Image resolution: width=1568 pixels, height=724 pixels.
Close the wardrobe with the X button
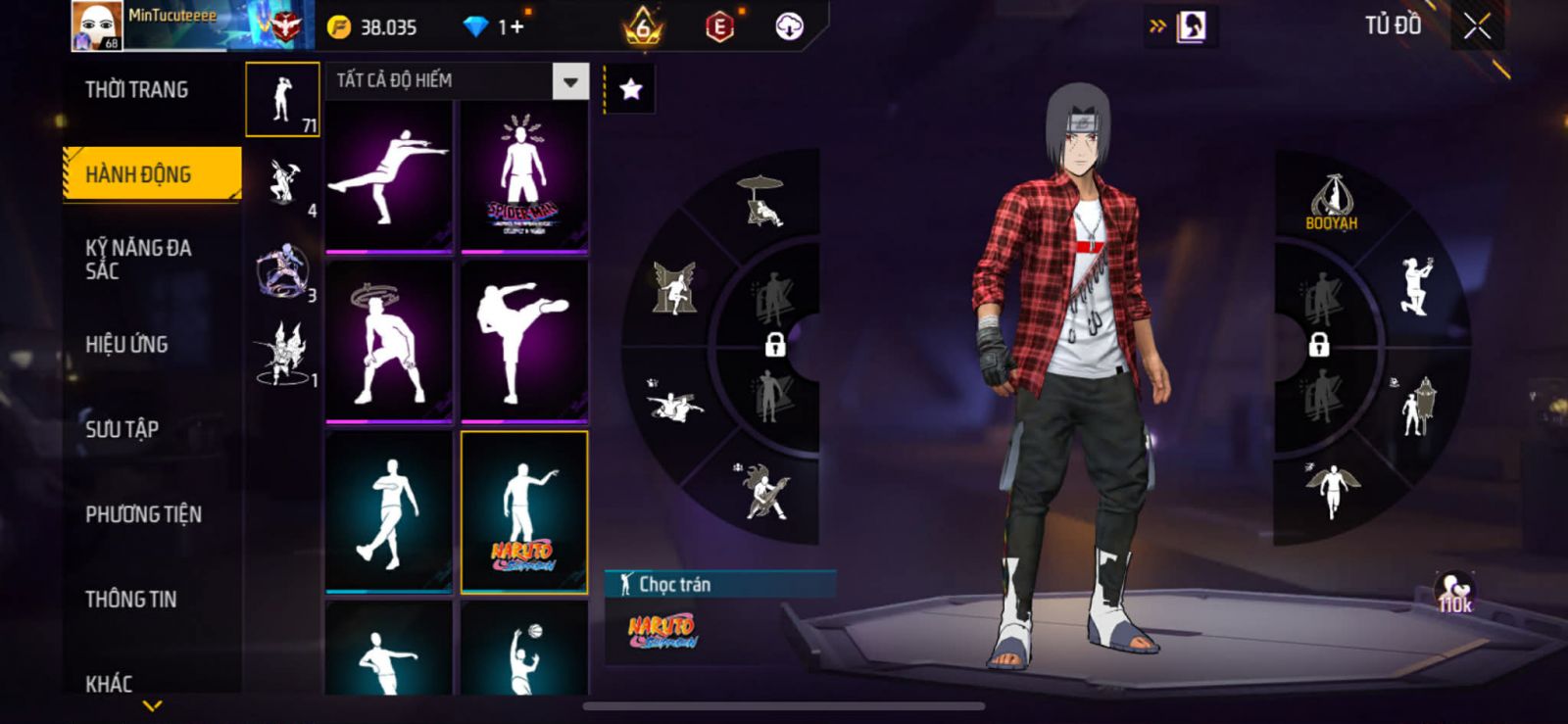(x=1477, y=27)
